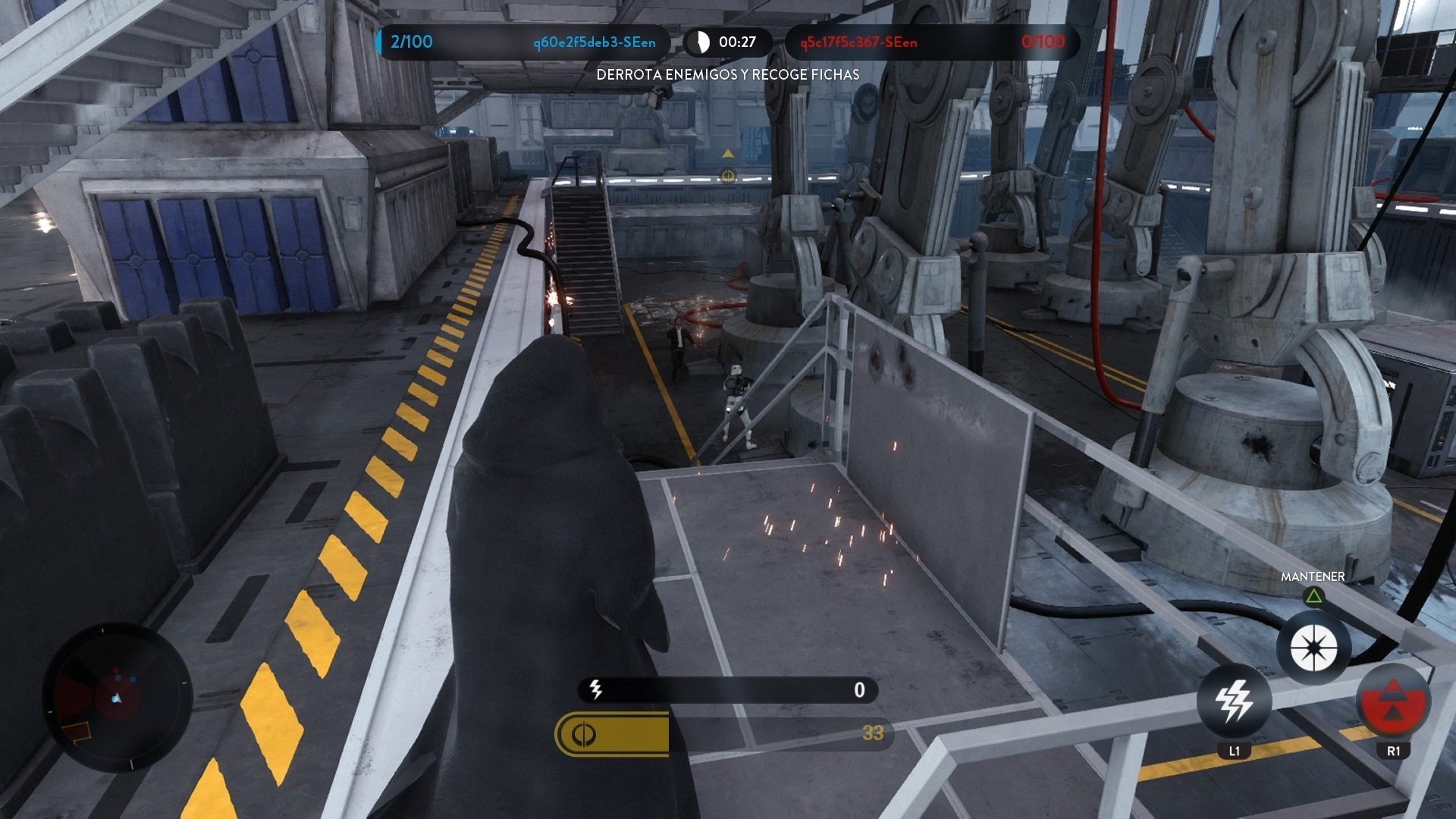Click the half-moon timer icon beside 00:27
Image resolution: width=1456 pixels, height=819 pixels.
(701, 42)
